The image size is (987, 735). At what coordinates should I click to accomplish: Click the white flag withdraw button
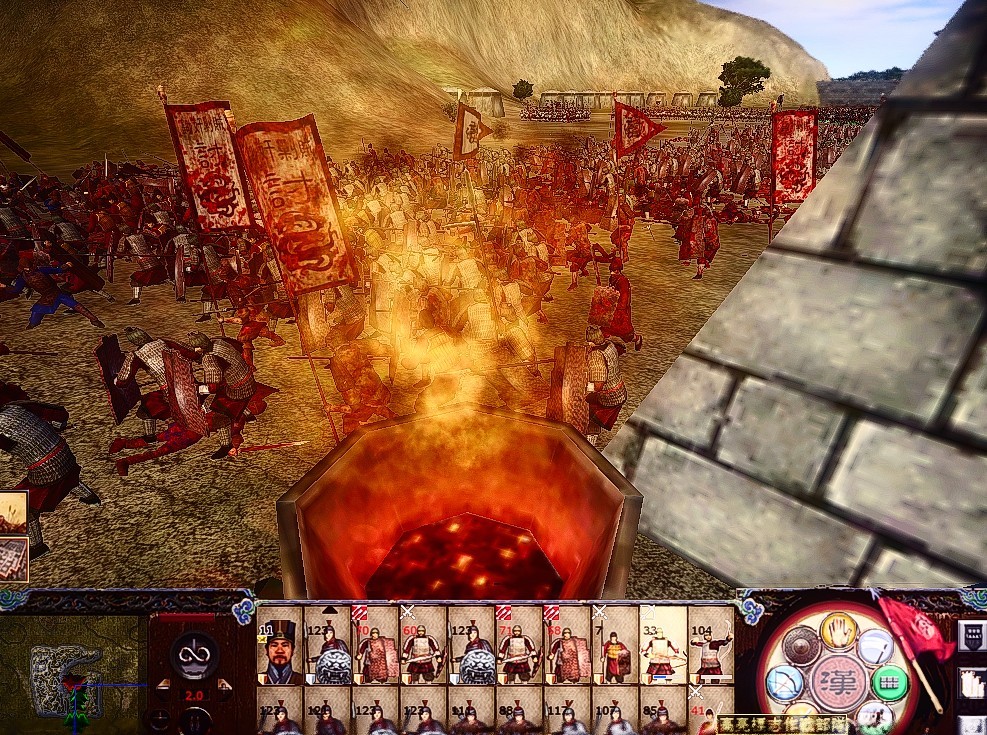point(874,645)
